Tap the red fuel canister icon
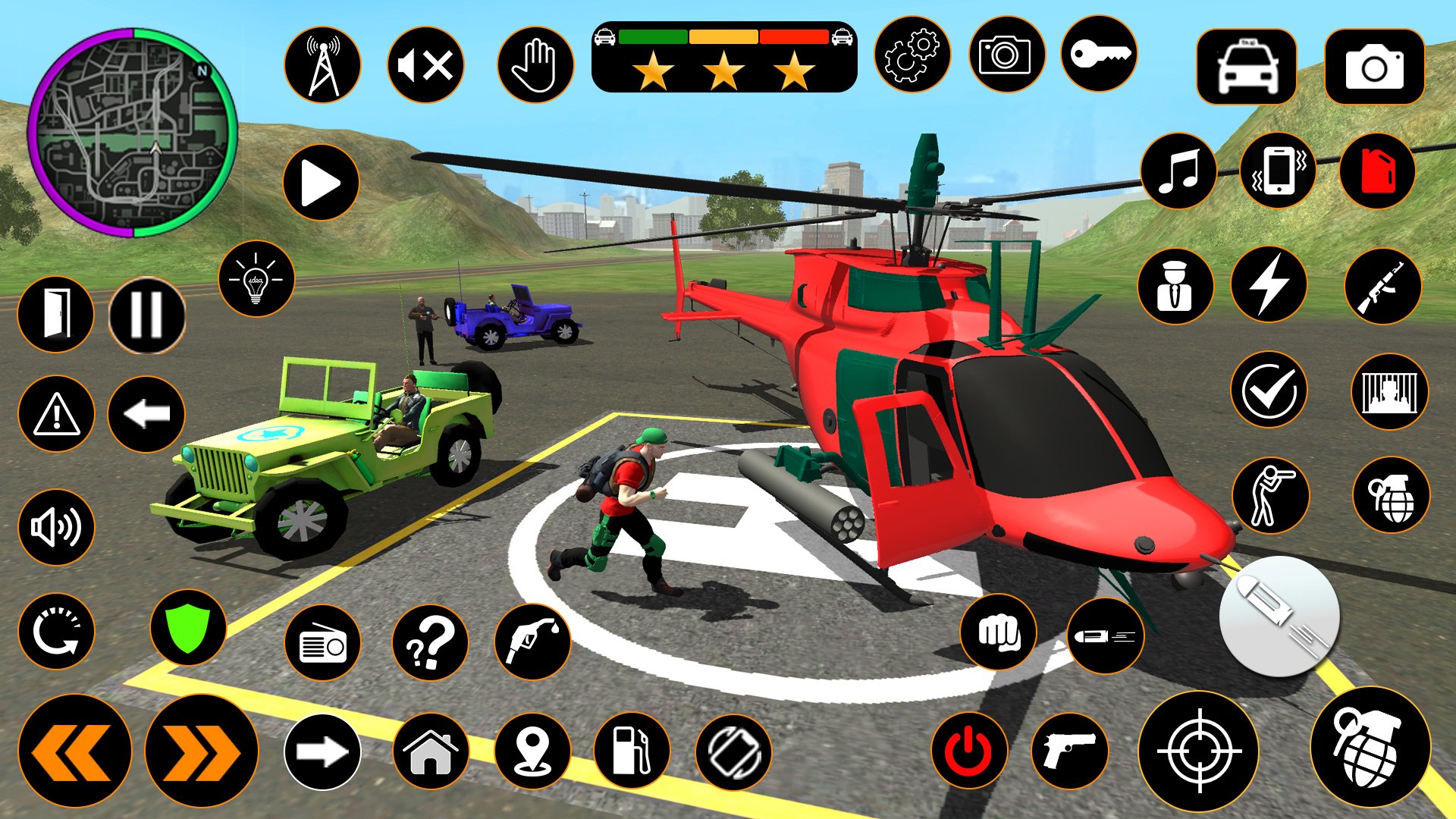Screen dimensions: 1456x819 click(1377, 171)
